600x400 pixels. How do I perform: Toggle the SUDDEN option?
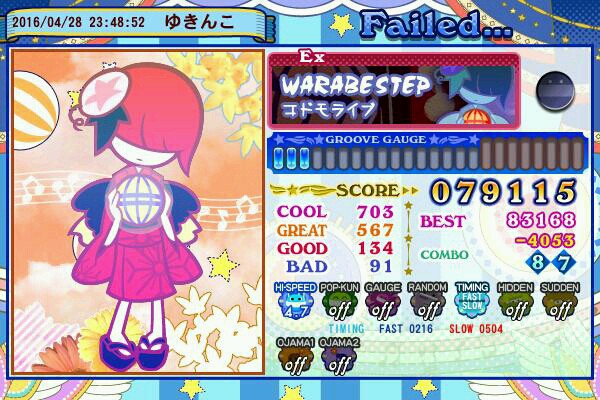coord(560,303)
